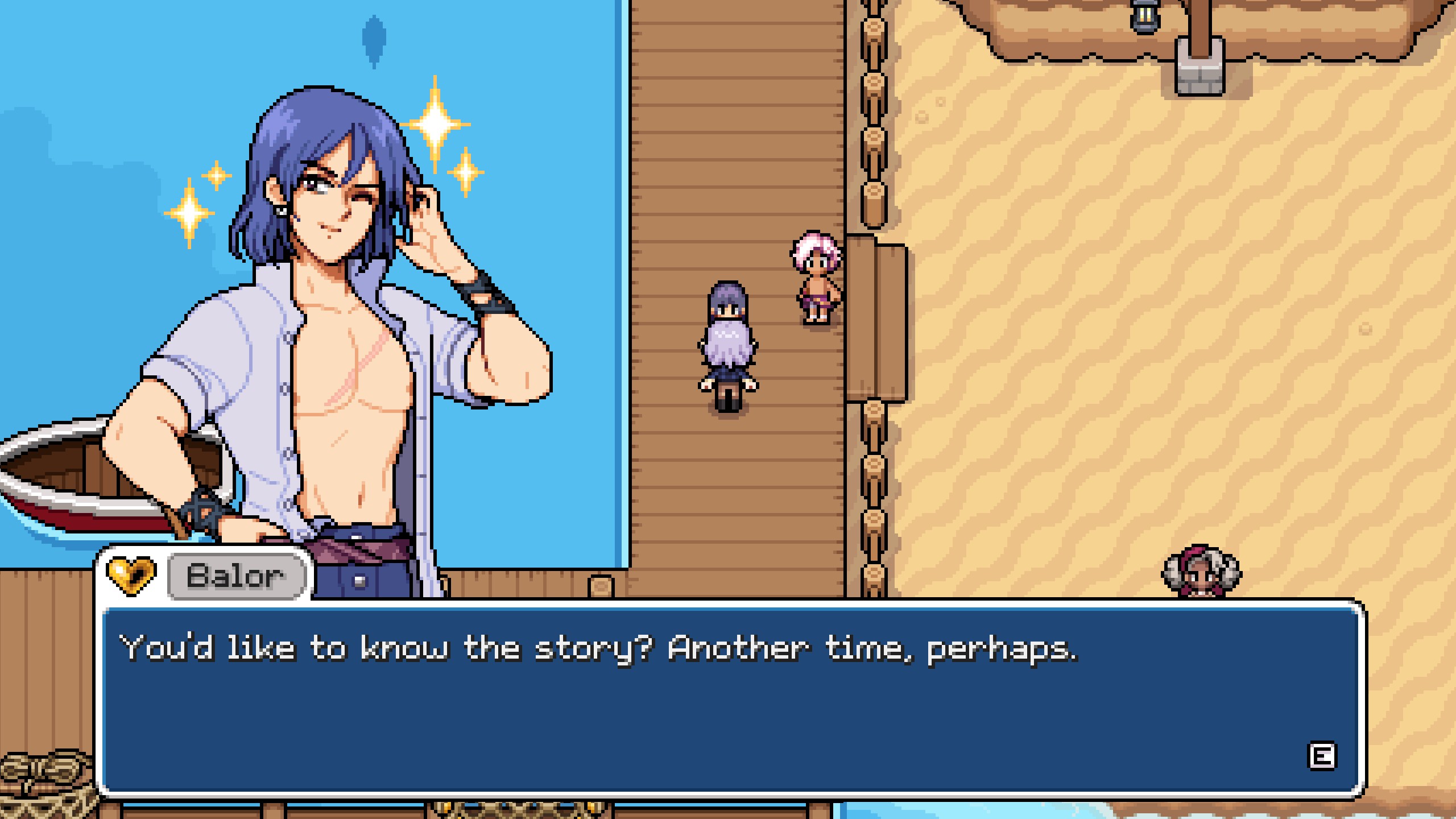
Task: Advance Balor's dialogue text box
Action: pyautogui.click(x=1321, y=756)
